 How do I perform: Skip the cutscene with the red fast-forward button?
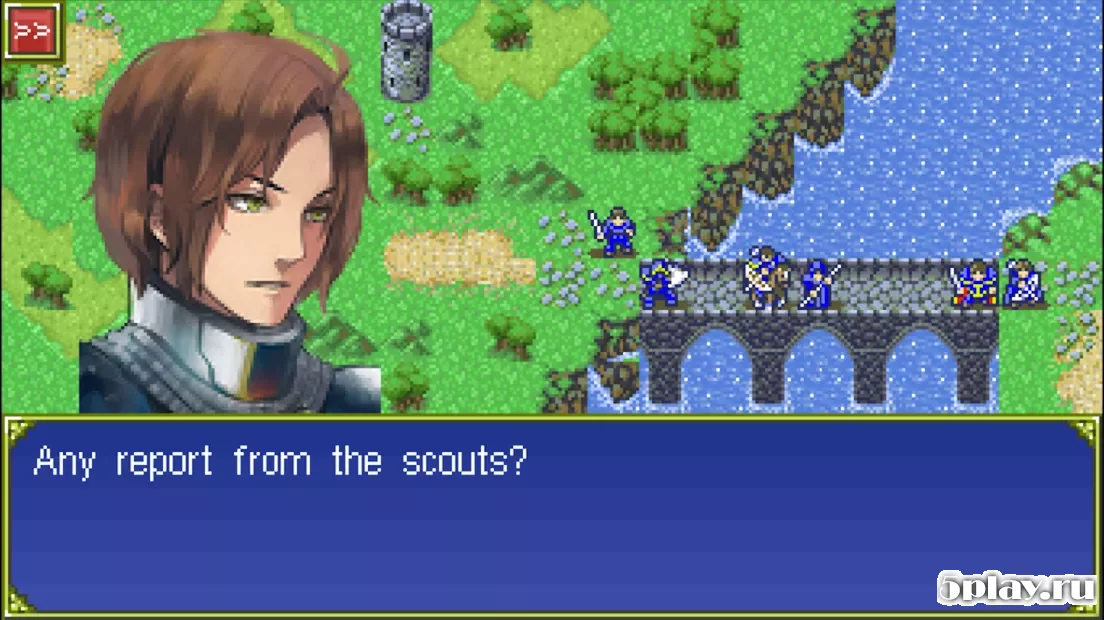pyautogui.click(x=32, y=30)
